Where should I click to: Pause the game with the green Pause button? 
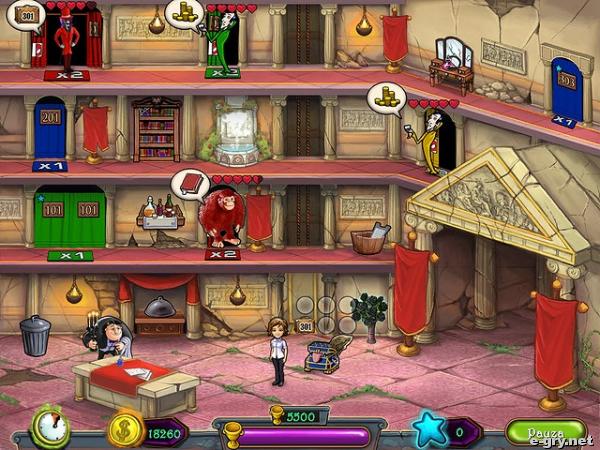click(545, 432)
